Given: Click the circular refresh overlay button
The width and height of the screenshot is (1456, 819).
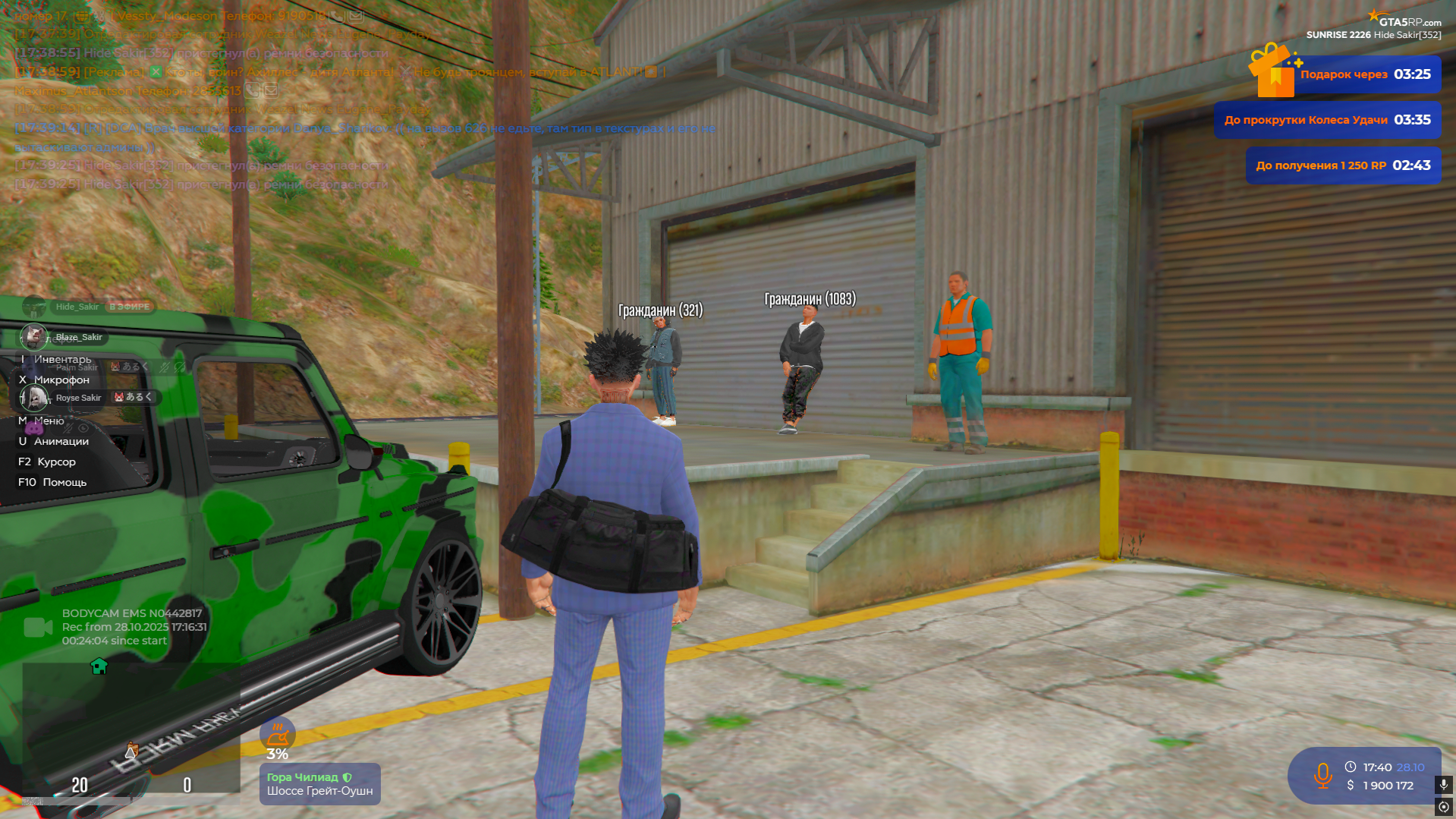Looking at the screenshot, I should (x=1443, y=807).
